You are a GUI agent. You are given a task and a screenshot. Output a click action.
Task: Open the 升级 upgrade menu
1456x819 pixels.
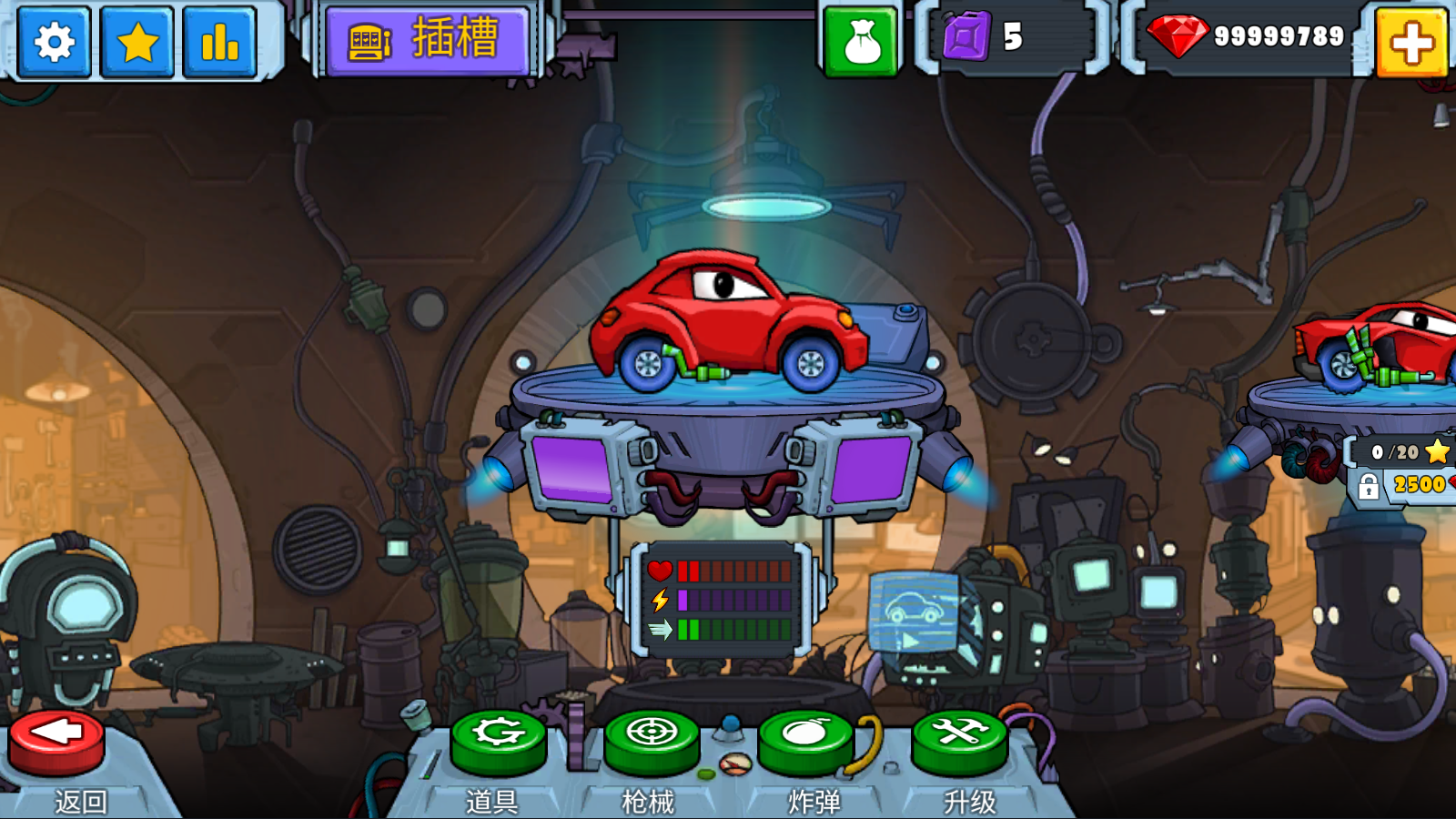click(960, 737)
